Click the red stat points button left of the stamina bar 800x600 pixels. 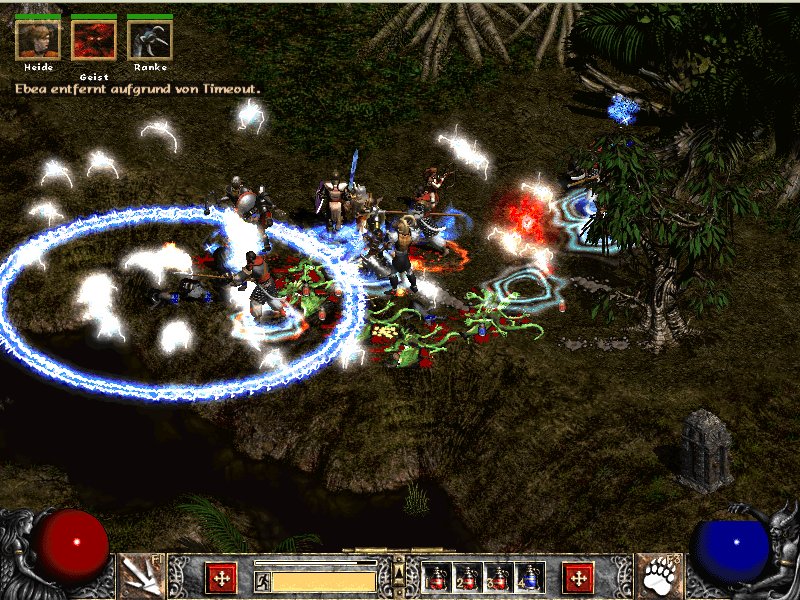click(221, 577)
